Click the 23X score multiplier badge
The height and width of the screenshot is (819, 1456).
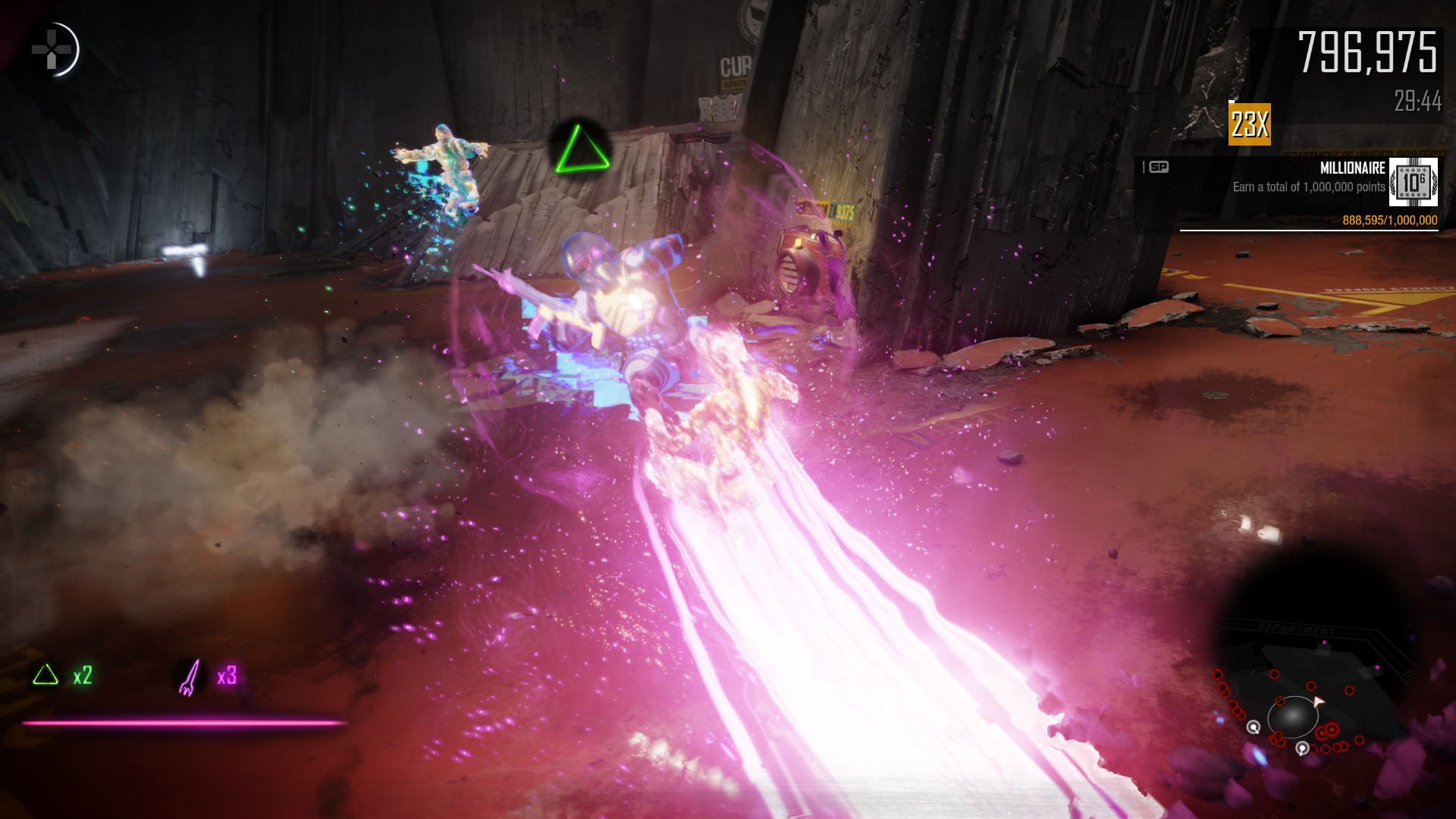pyautogui.click(x=1249, y=124)
